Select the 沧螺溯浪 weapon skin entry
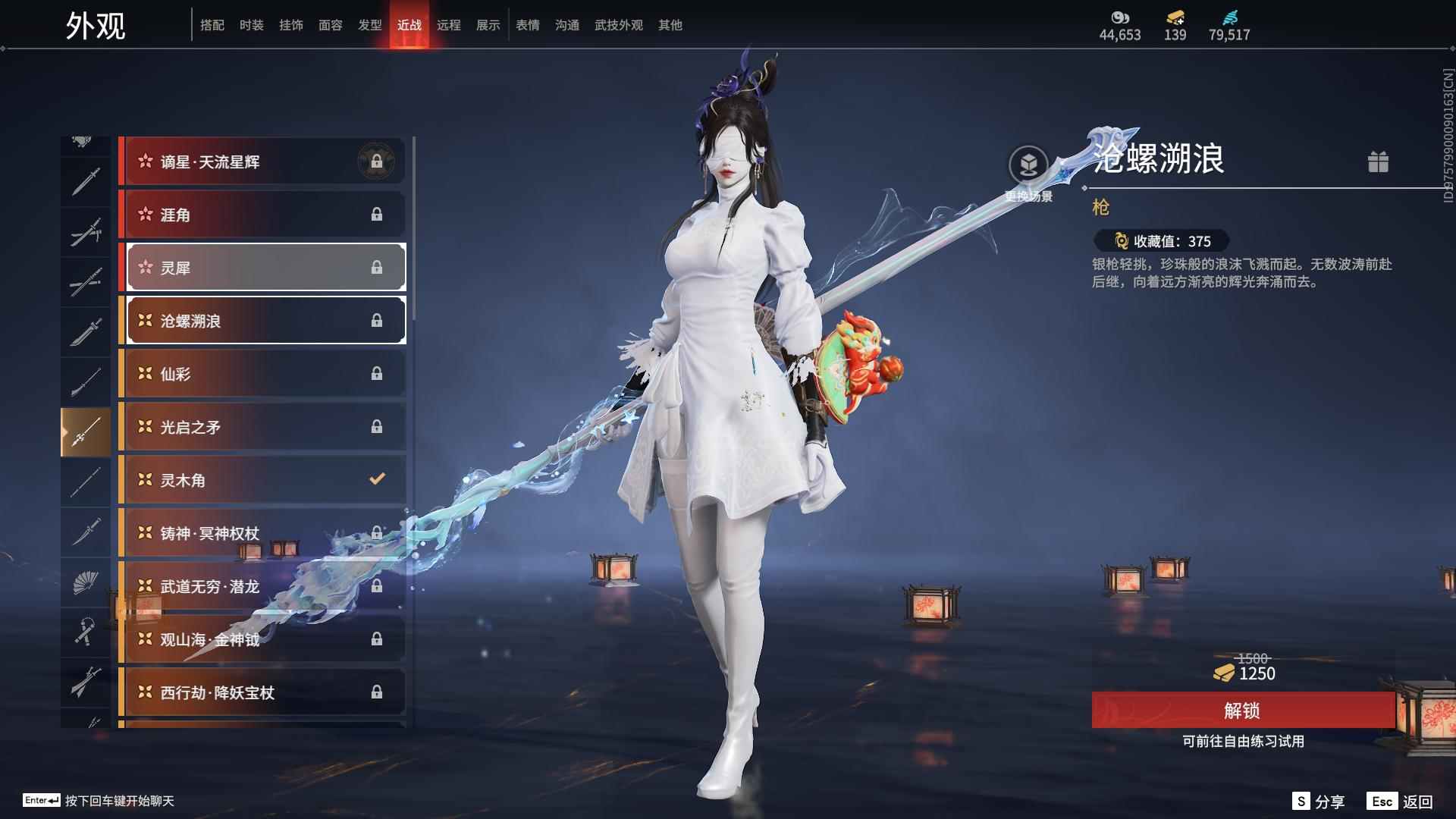1456x819 pixels. click(x=263, y=321)
